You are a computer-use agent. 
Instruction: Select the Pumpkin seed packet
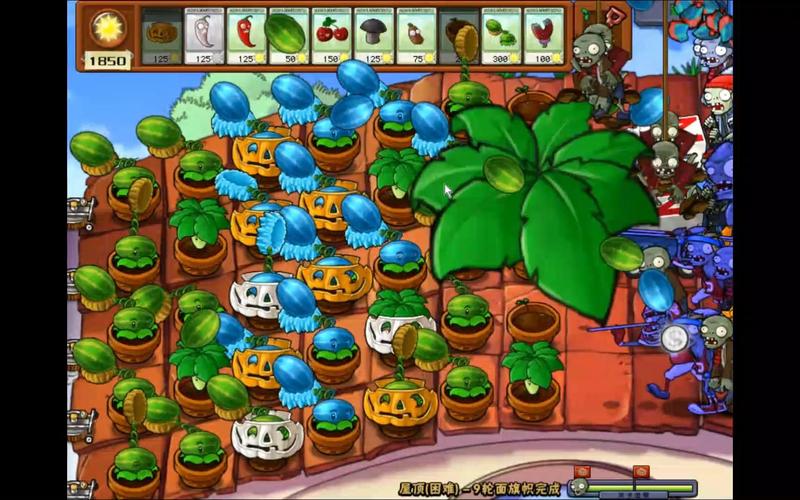(x=161, y=38)
